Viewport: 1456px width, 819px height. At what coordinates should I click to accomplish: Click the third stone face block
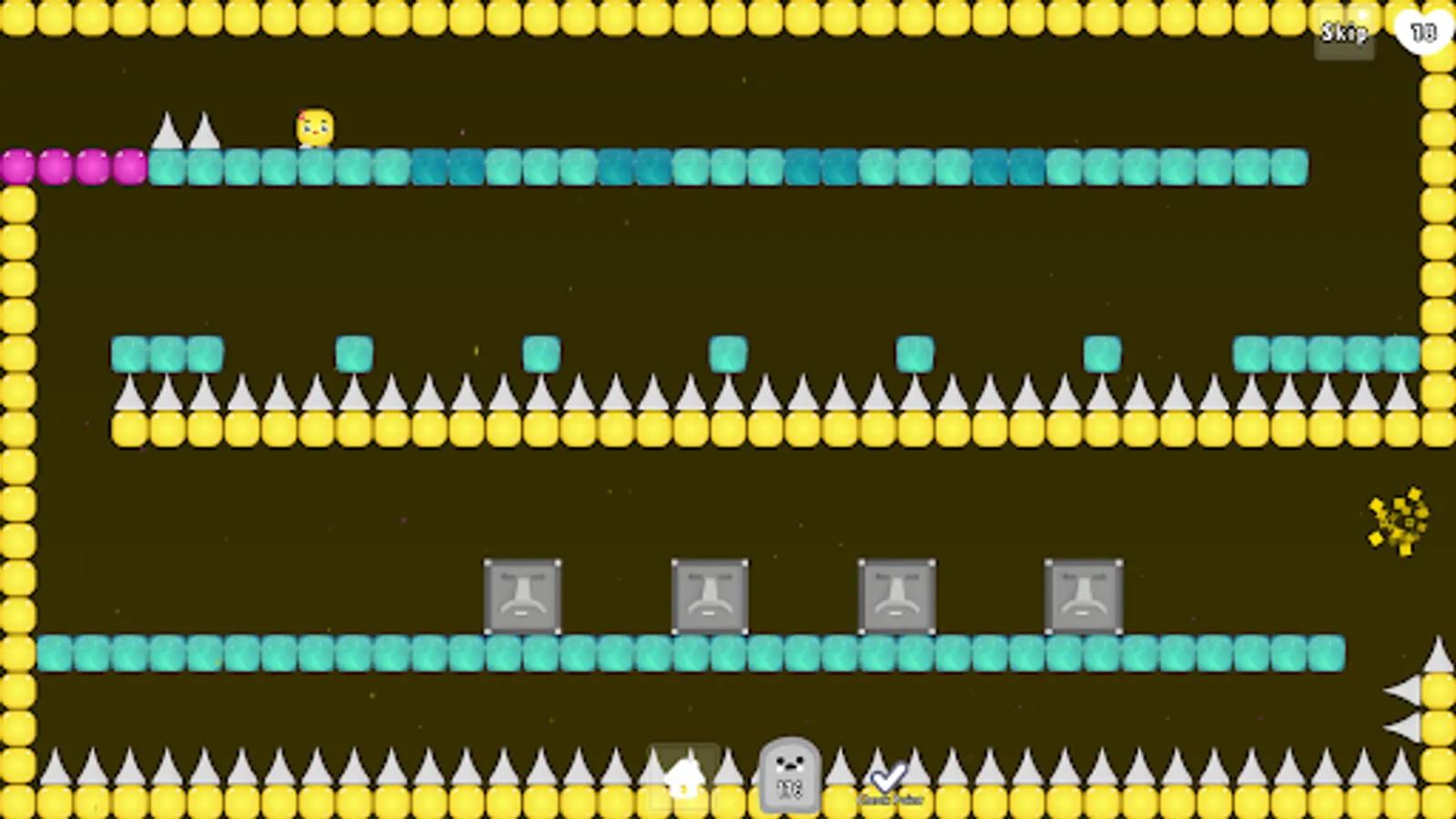[896, 596]
